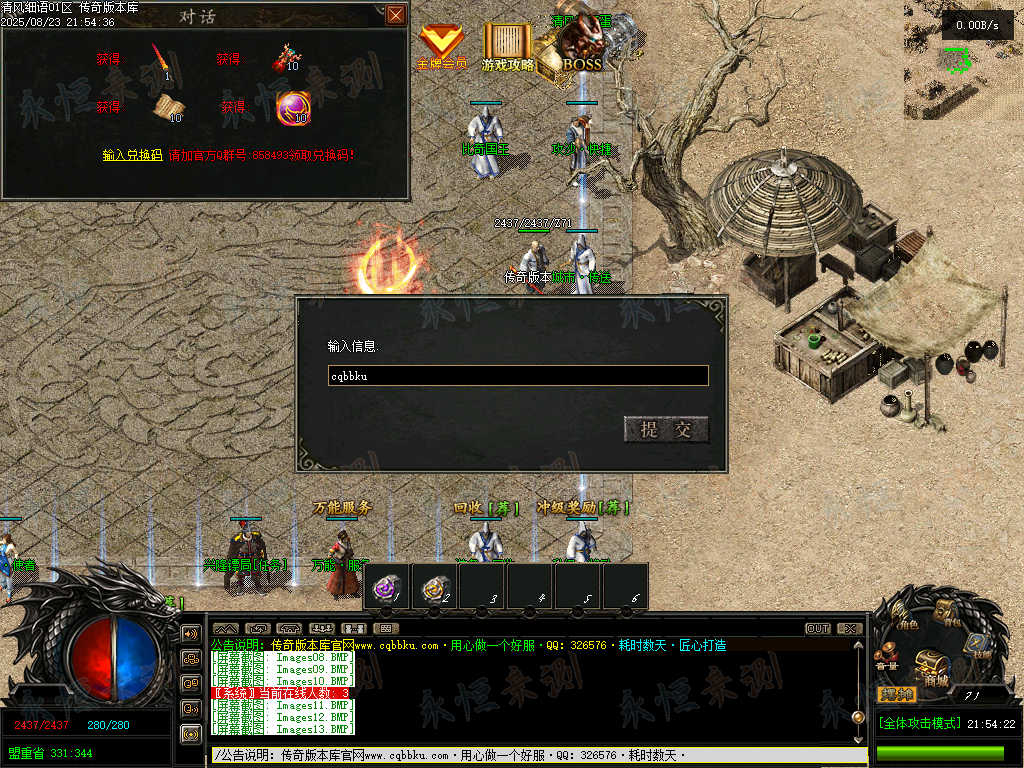This screenshot has height=768, width=1024.
Task: Switch the 全体攻击模式 attack mode
Action: tap(918, 723)
